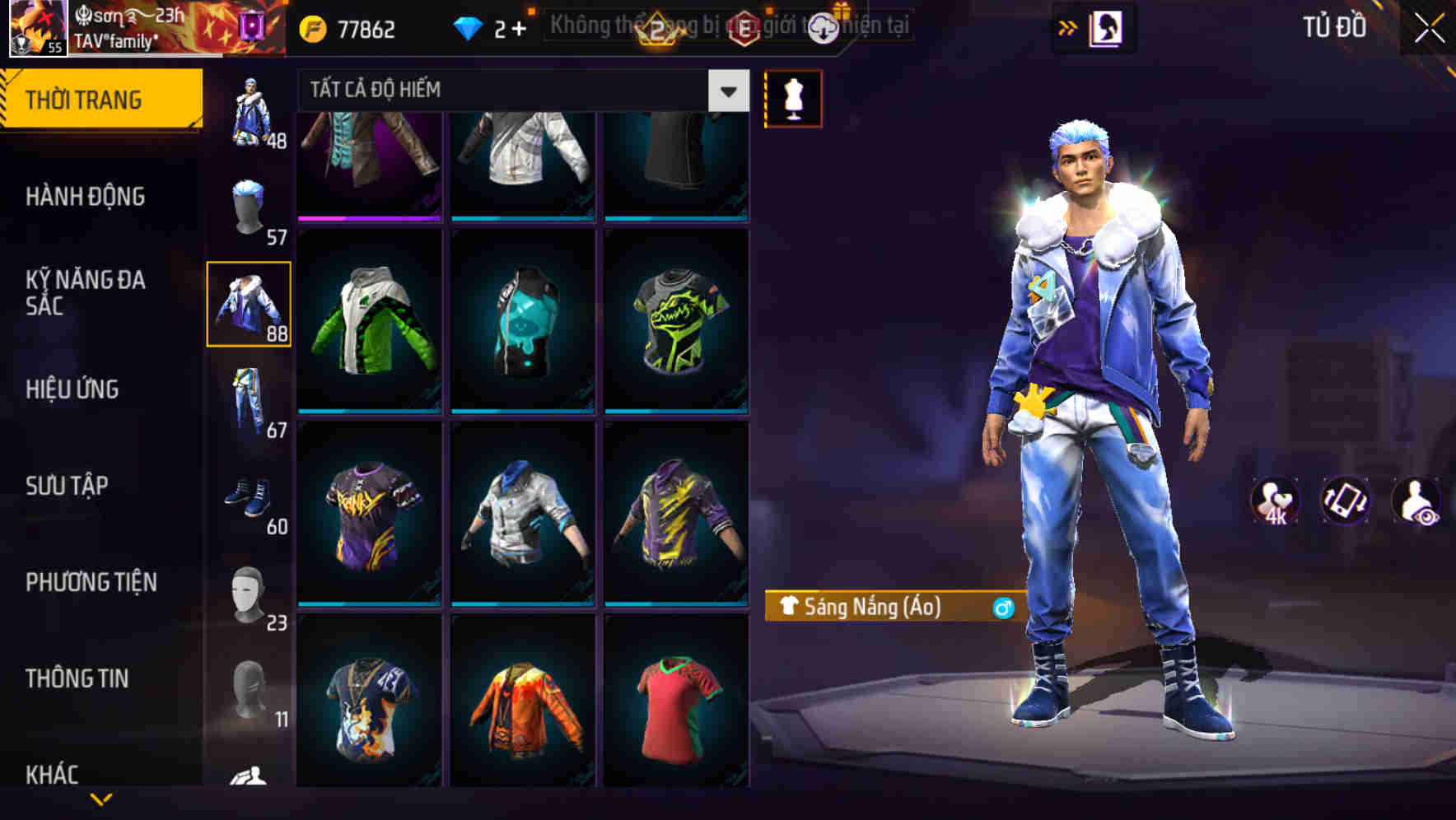Select the green jacket thumbnail in the grid
Viewport: 1456px width, 820px height.
368,323
